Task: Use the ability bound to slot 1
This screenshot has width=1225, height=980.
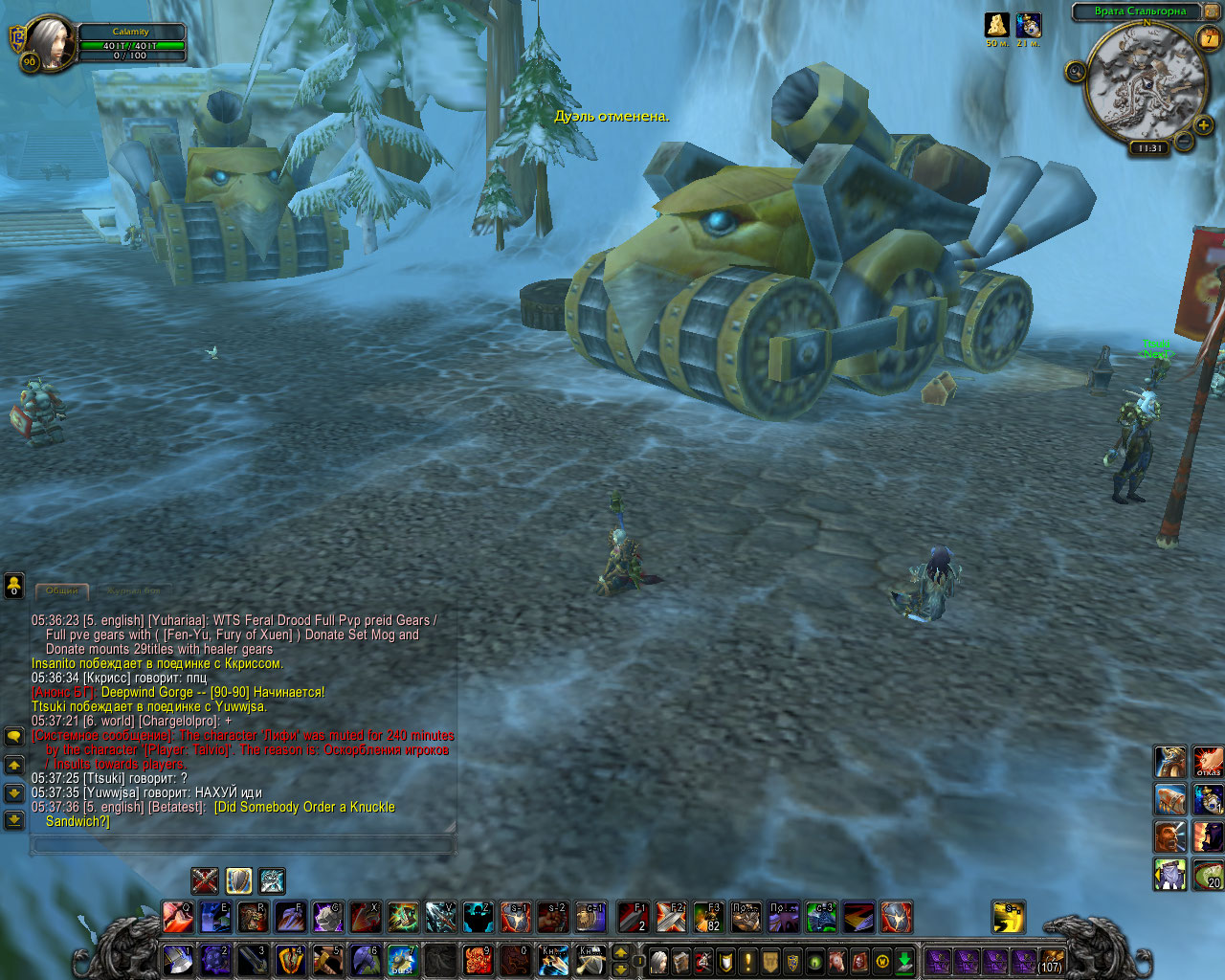Action: pyautogui.click(x=178, y=958)
